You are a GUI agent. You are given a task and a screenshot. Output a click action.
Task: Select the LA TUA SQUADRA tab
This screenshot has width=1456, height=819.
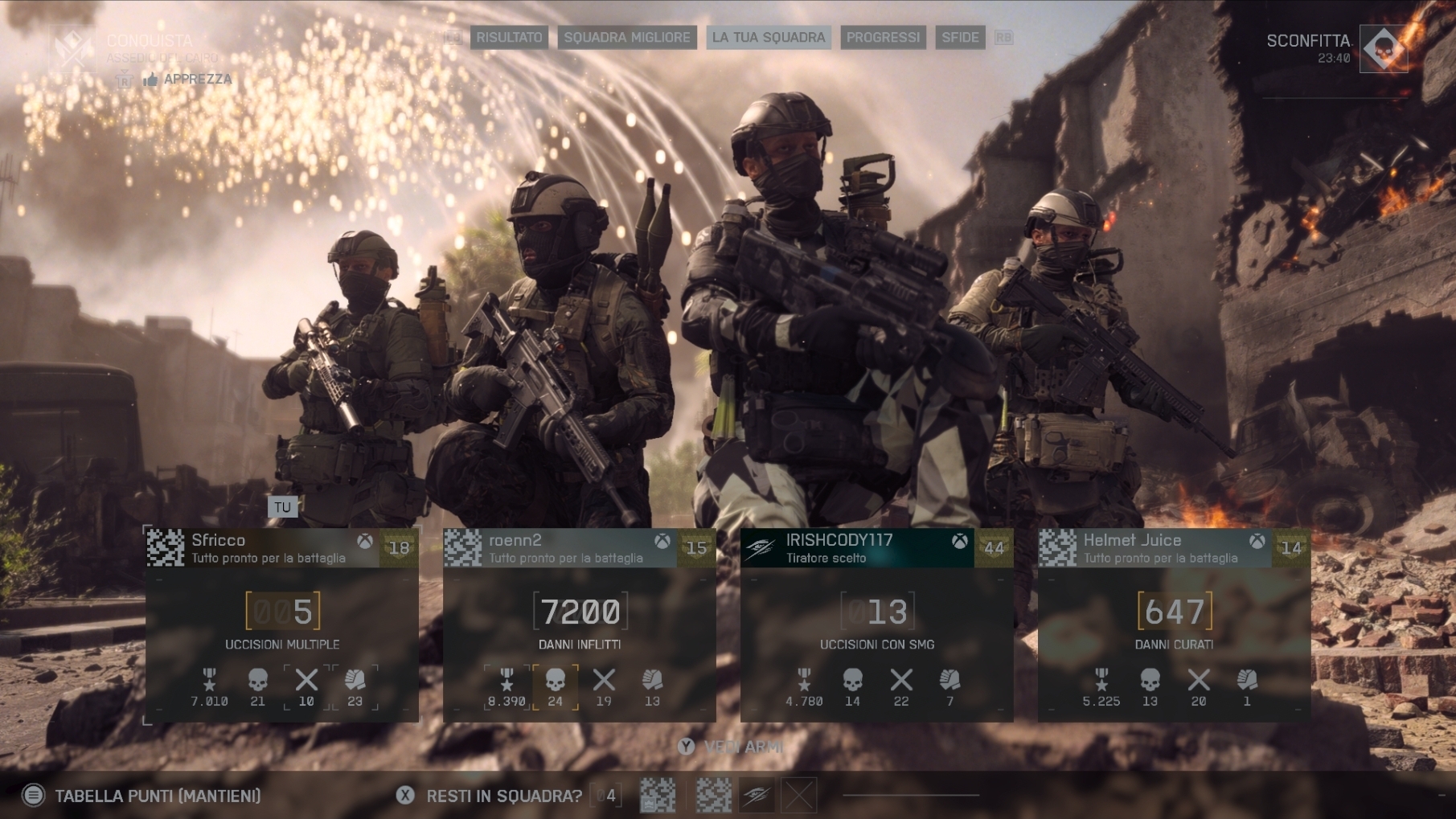(x=769, y=37)
